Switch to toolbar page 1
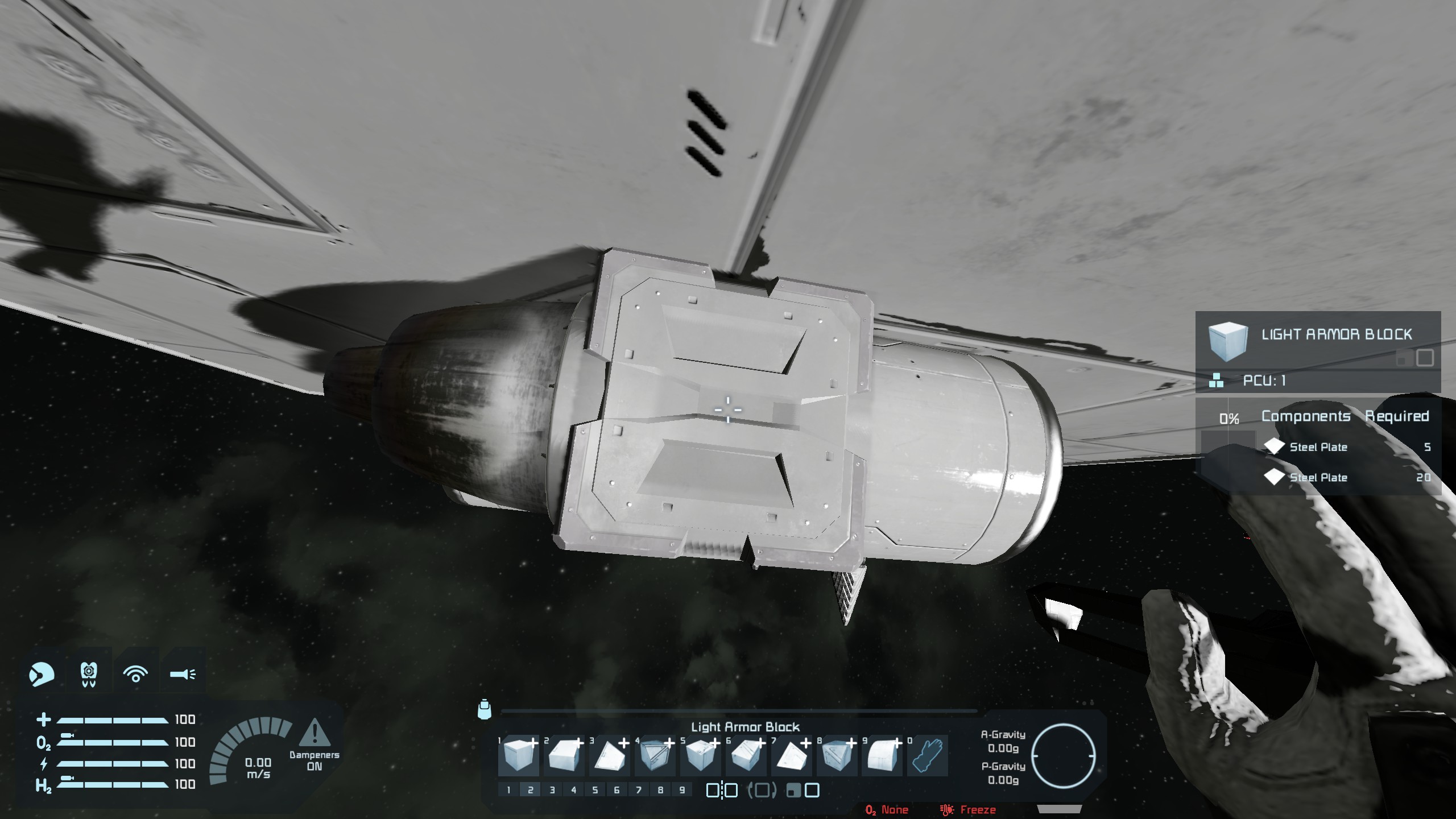This screenshot has height=819, width=1456. tap(508, 790)
